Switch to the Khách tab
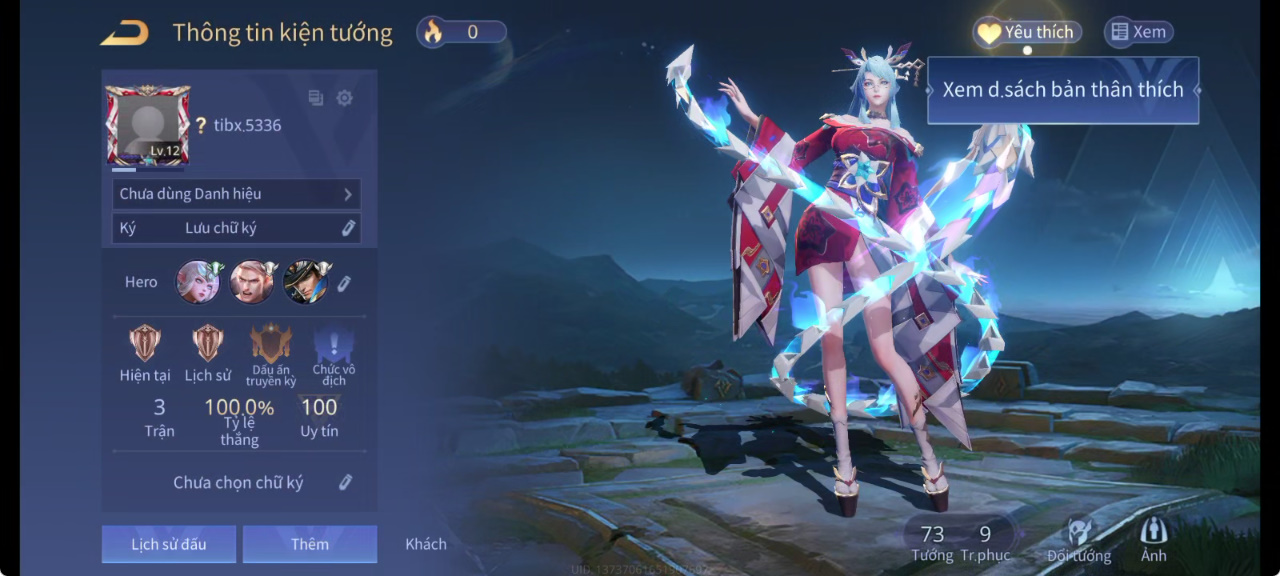 pos(426,544)
